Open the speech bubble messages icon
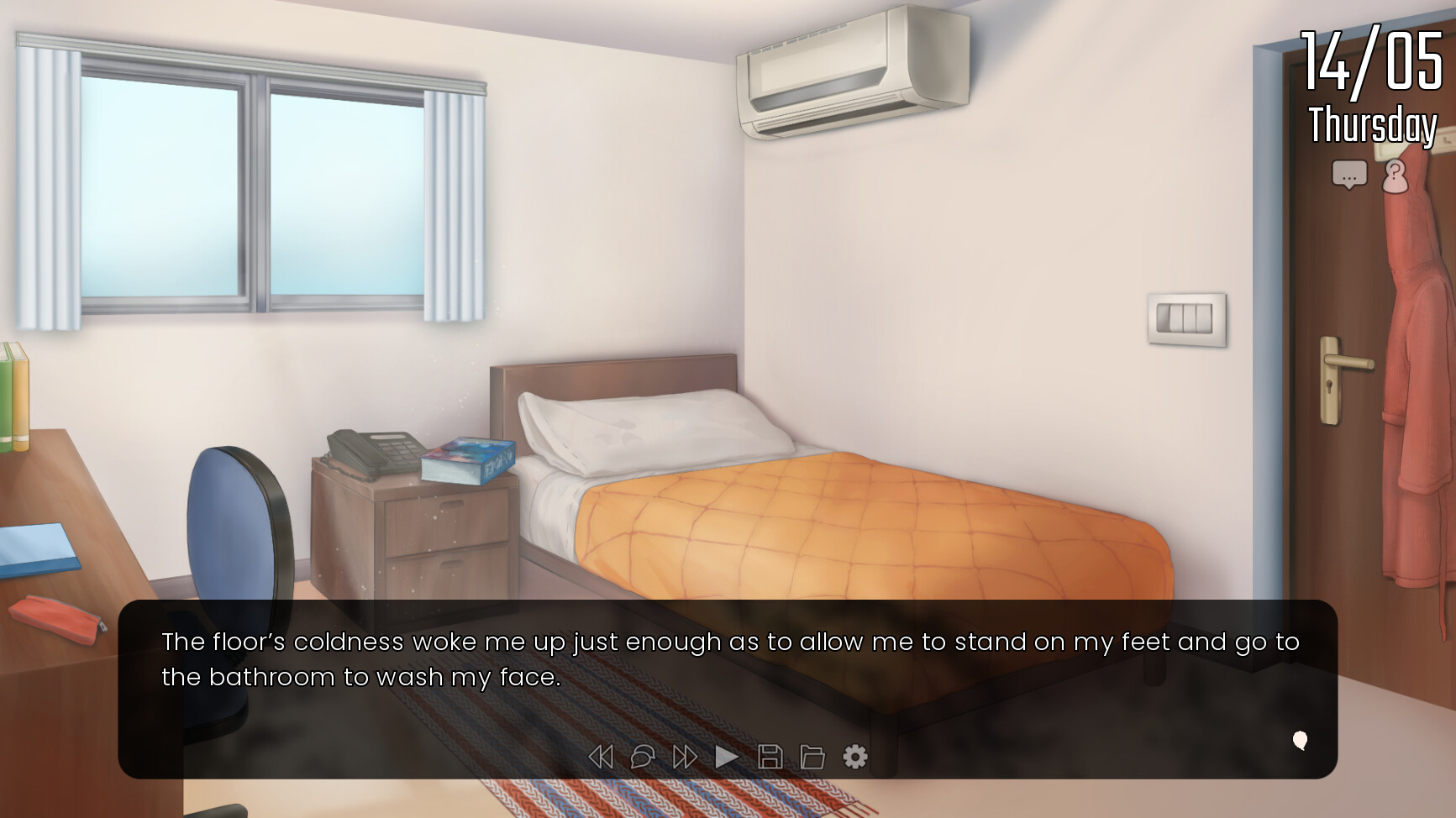Viewport: 1456px width, 818px height. [1349, 176]
